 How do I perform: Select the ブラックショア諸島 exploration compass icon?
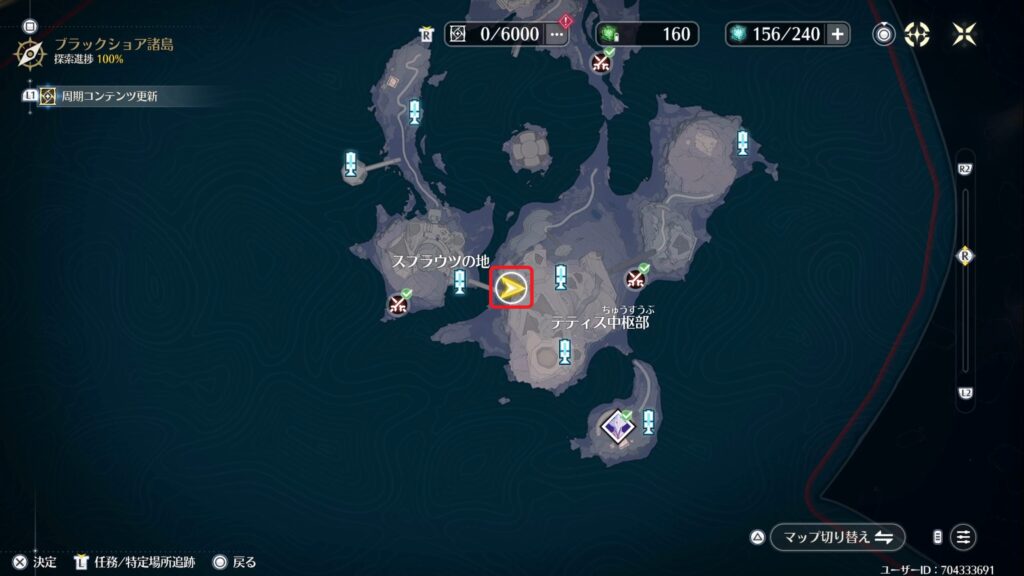point(29,52)
